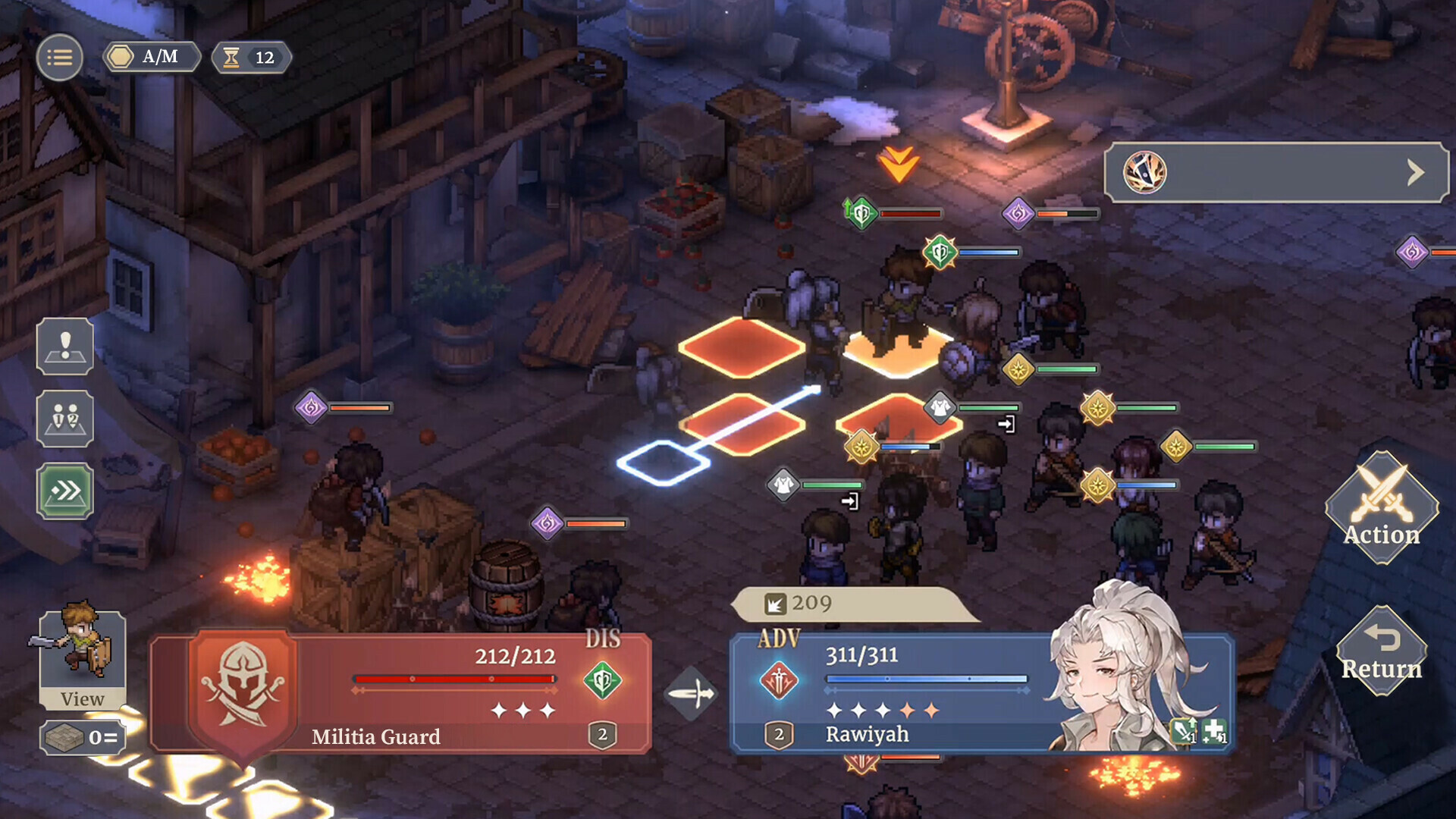Activate the green fast-forward button
1456x819 pixels.
click(x=65, y=491)
